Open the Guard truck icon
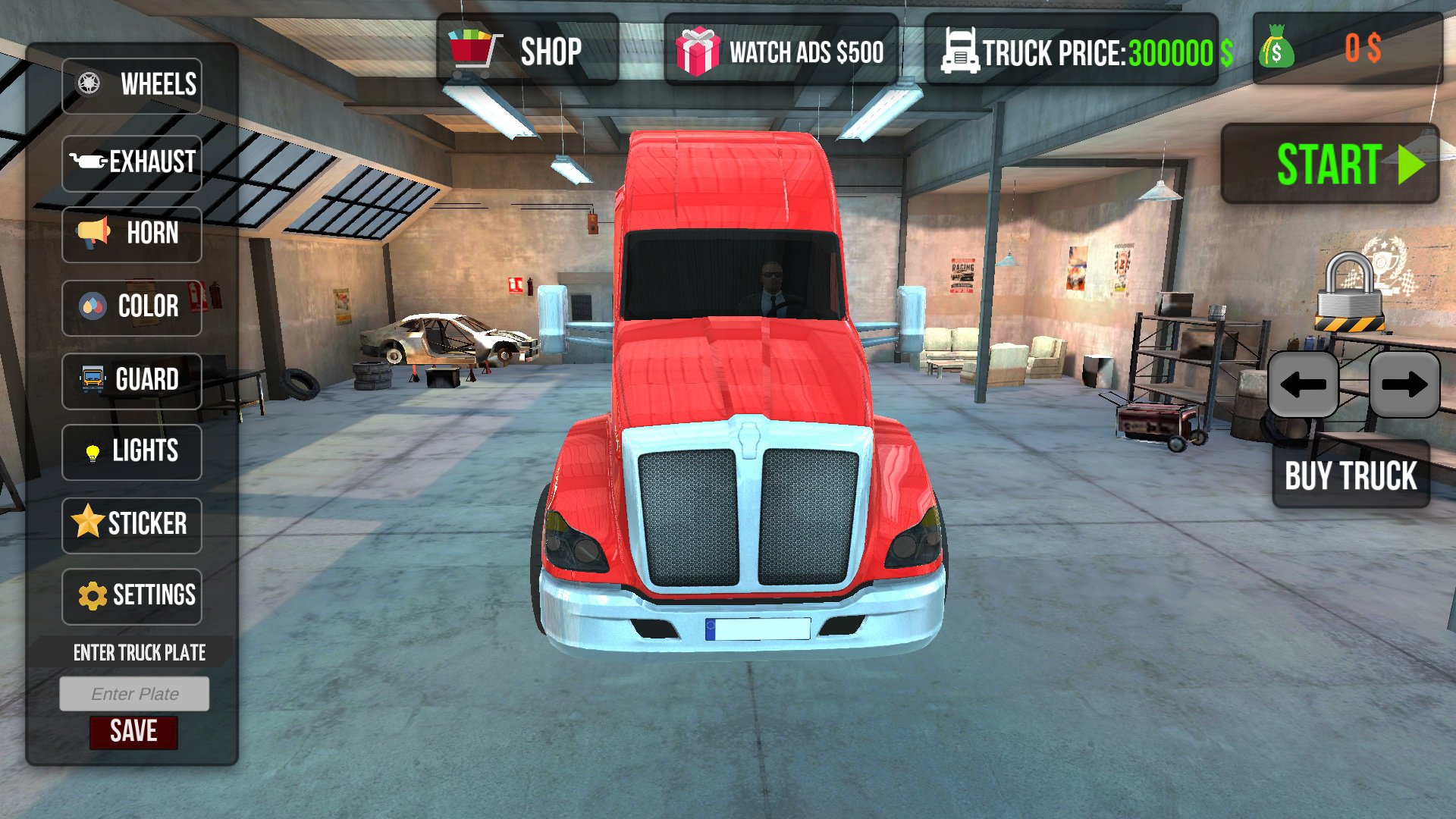This screenshot has height=819, width=1456. [89, 379]
